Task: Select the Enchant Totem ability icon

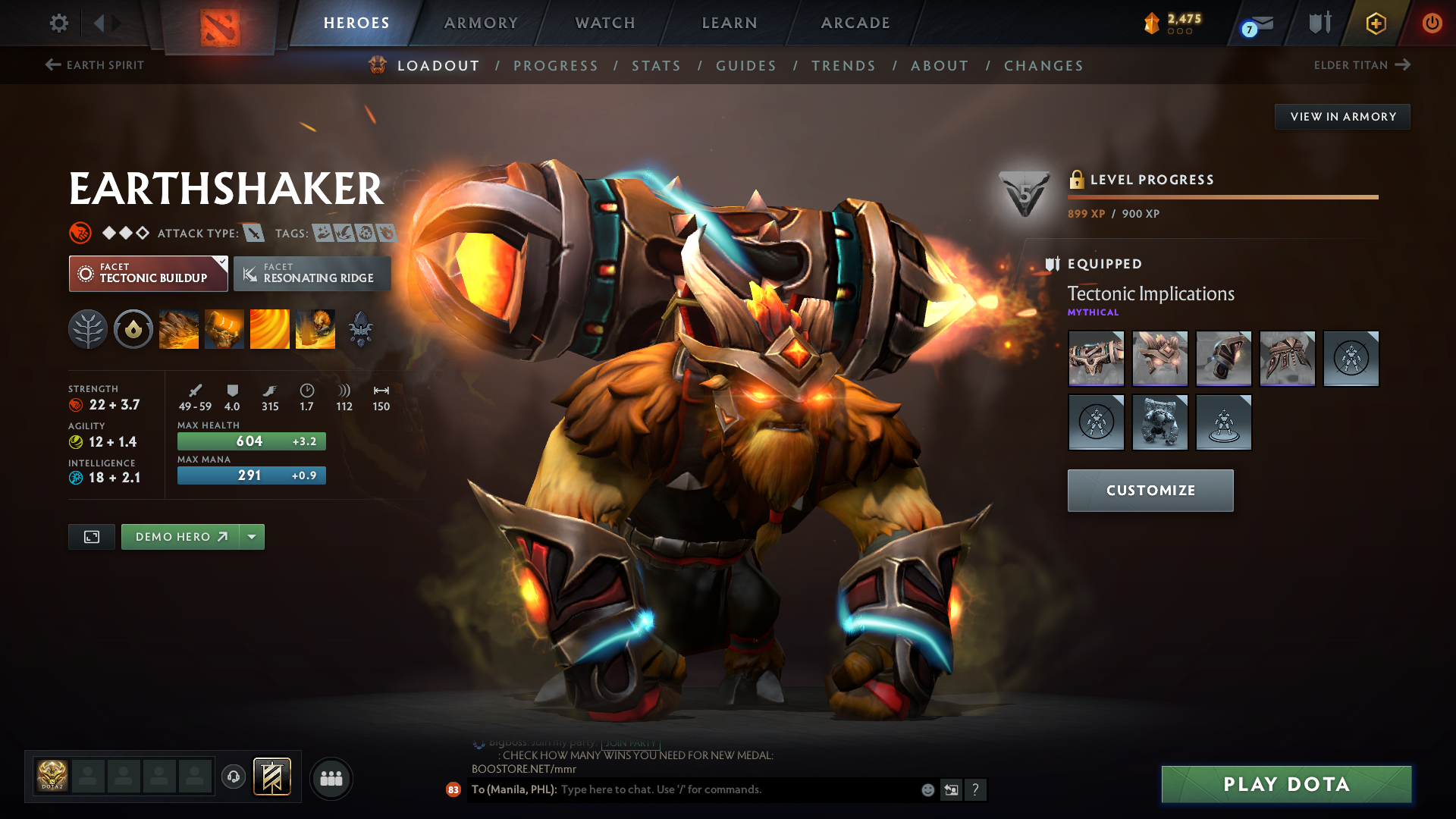Action: pyautogui.click(x=224, y=329)
